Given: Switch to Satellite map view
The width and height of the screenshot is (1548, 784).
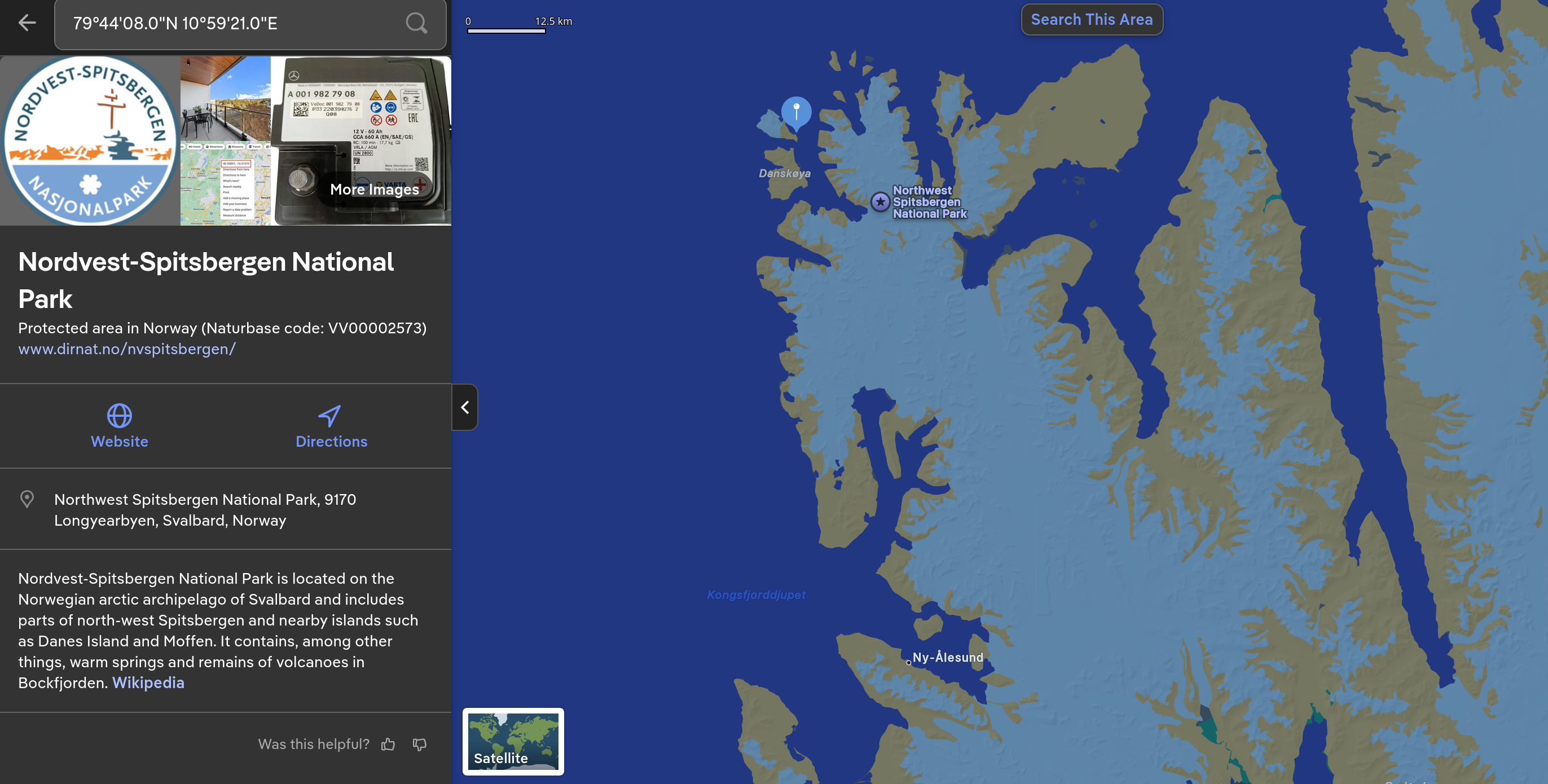Looking at the screenshot, I should [x=513, y=741].
